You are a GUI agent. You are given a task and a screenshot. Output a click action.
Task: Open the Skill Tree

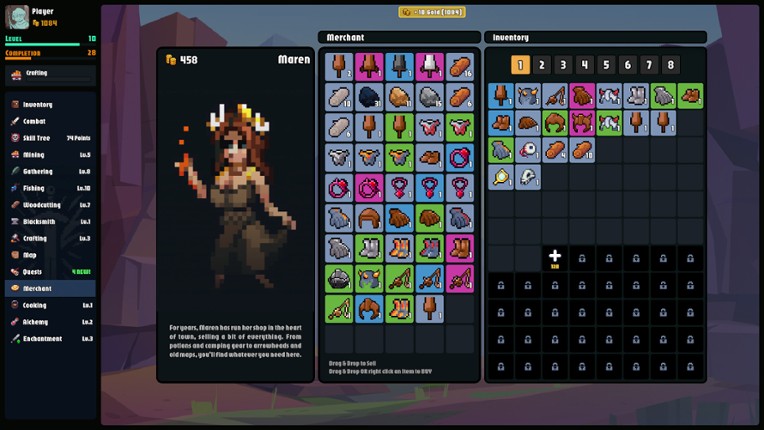[38, 138]
